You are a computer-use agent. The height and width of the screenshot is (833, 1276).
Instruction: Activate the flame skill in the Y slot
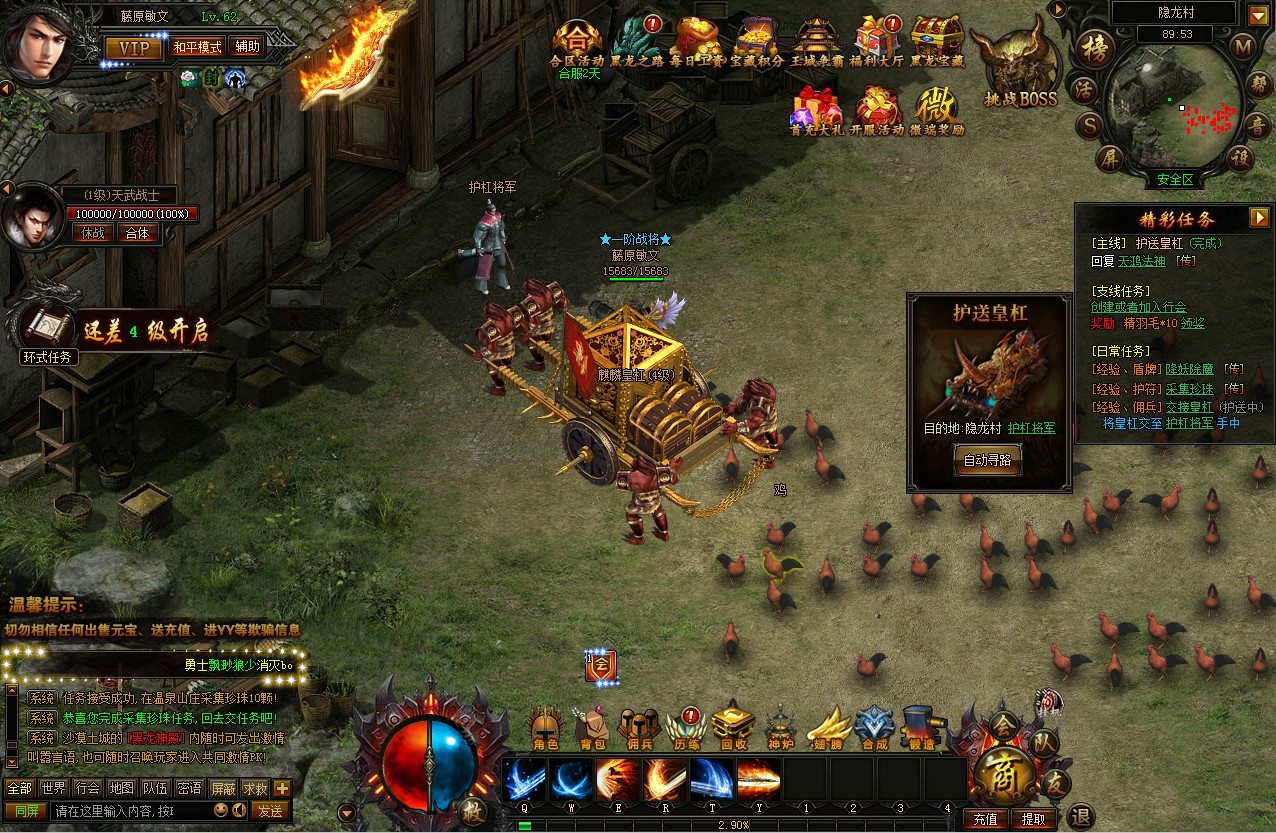[x=759, y=779]
